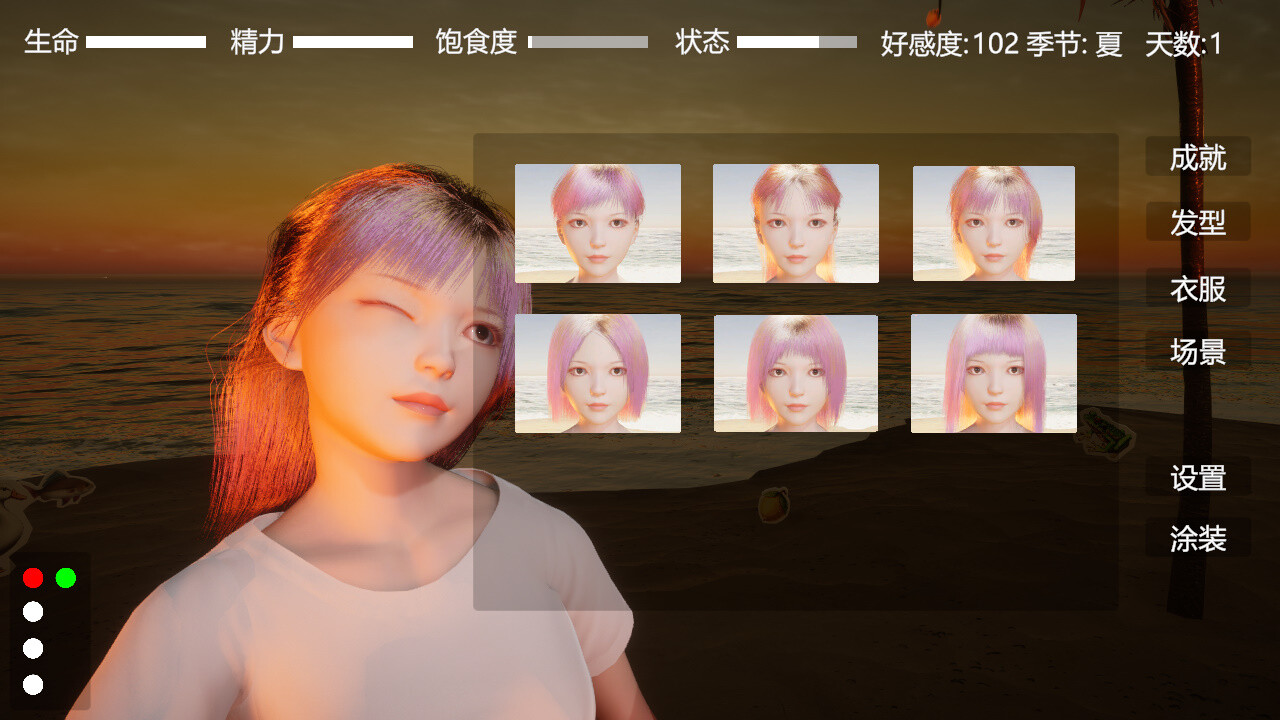Select the top-left short hairstyle thumbnail
The height and width of the screenshot is (720, 1280).
pos(597,222)
